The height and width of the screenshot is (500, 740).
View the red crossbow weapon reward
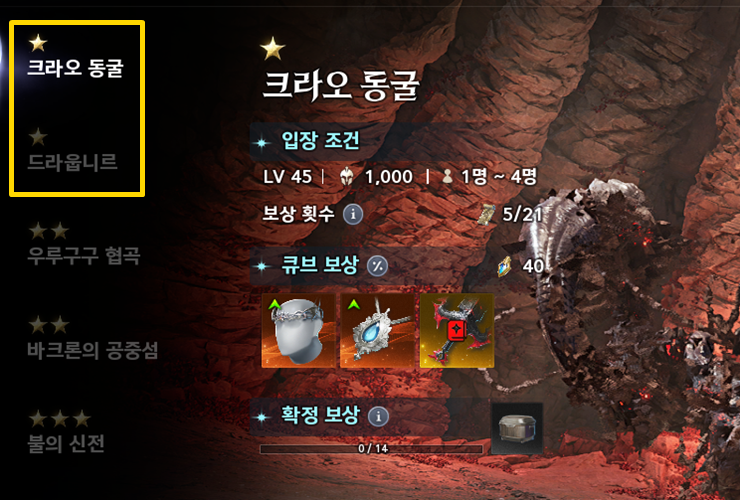(456, 331)
